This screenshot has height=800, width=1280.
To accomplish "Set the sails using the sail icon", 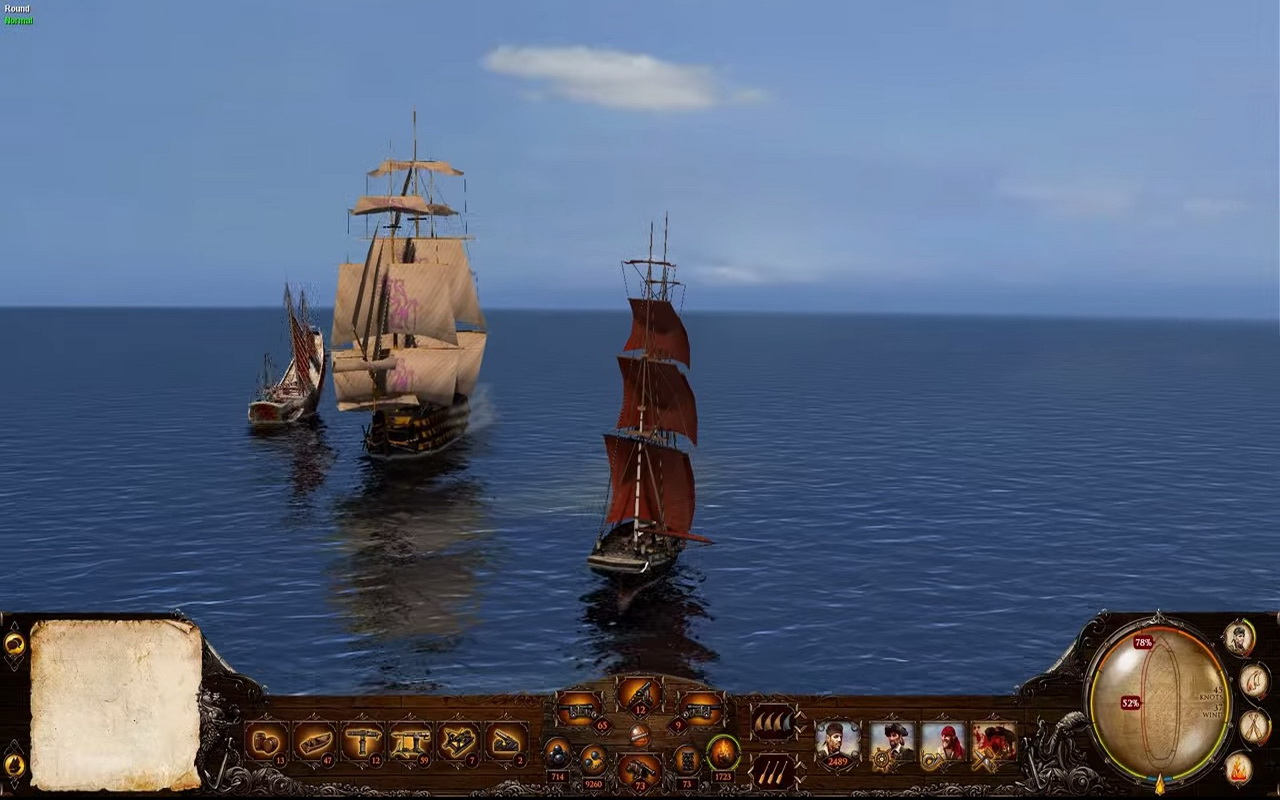I will click(x=772, y=720).
